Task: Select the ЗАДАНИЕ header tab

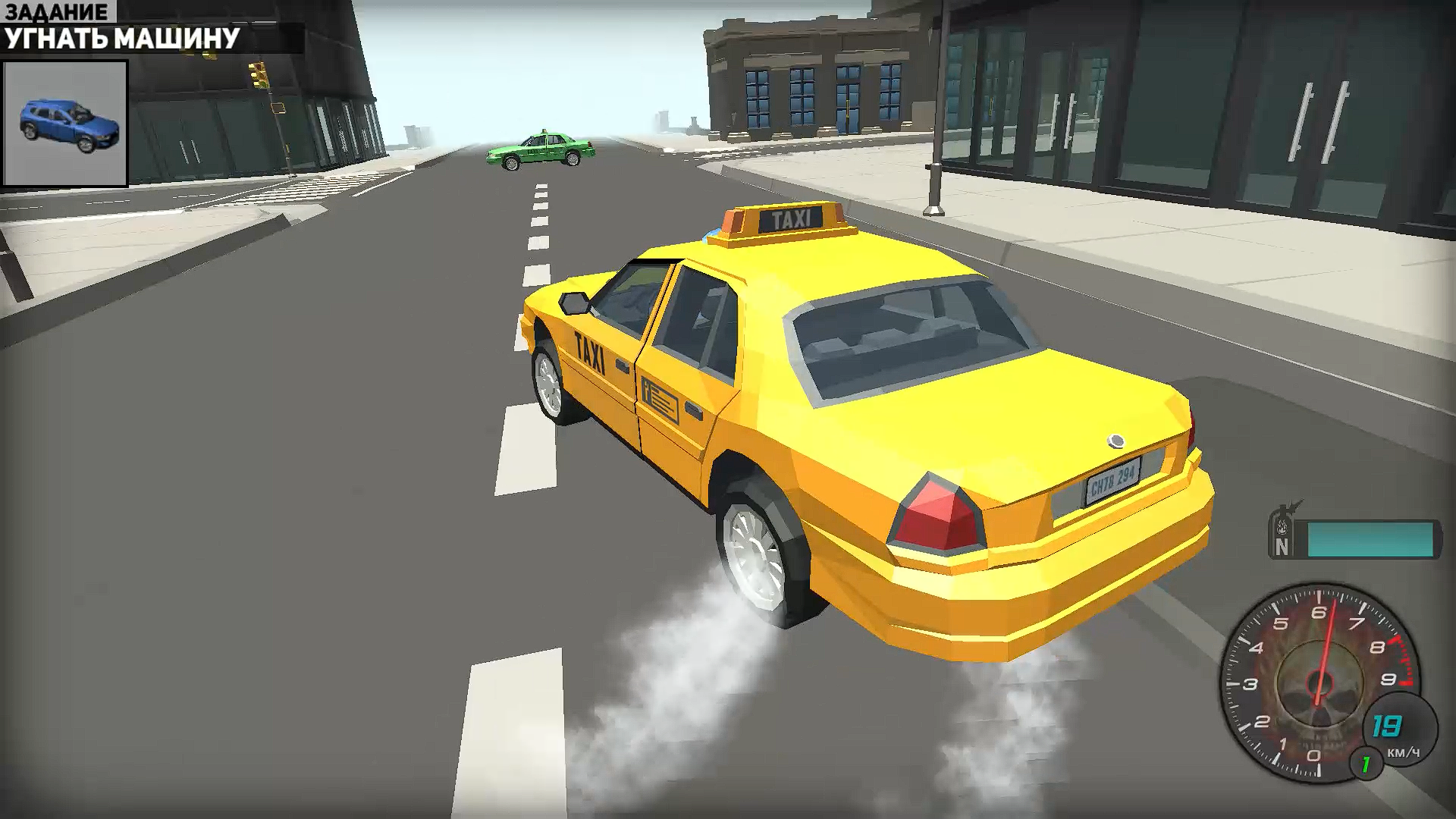Action: 57,12
